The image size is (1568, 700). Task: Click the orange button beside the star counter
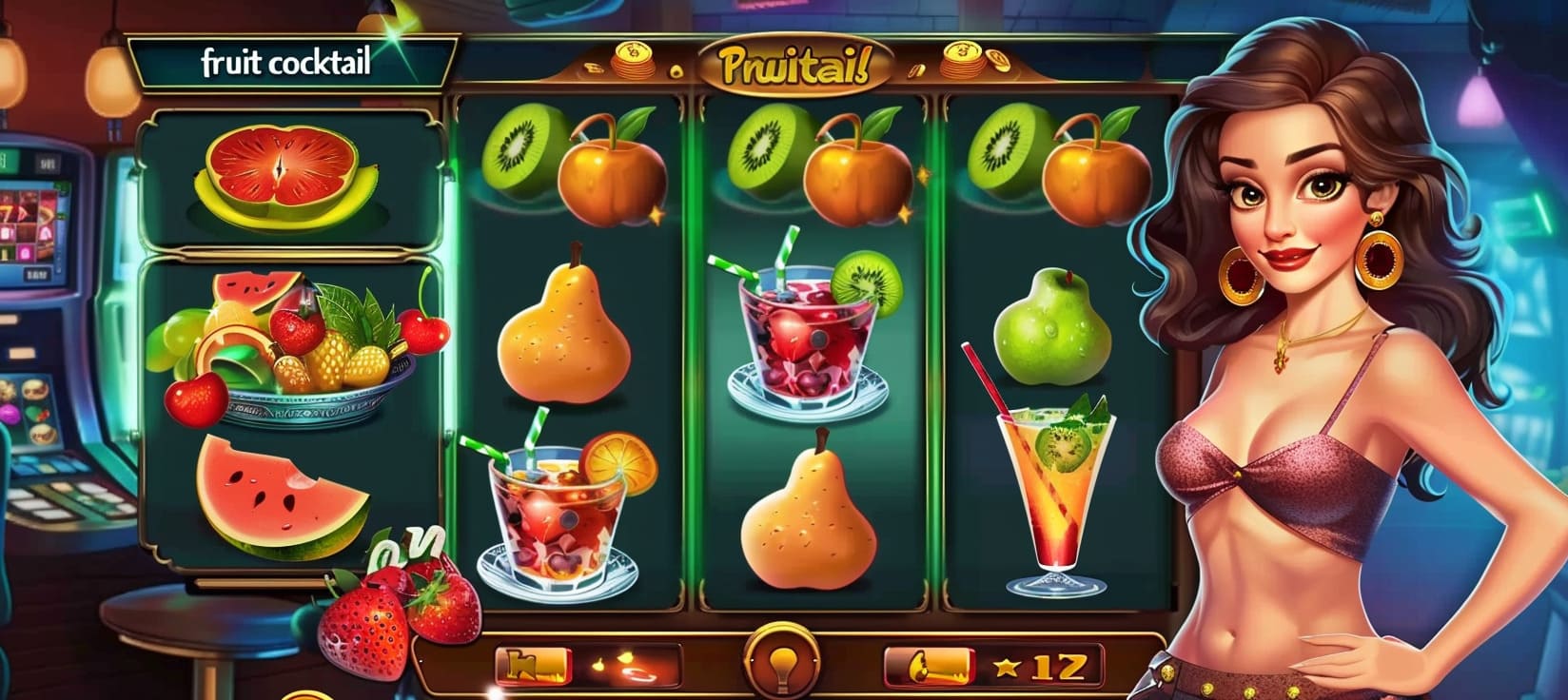tap(929, 665)
